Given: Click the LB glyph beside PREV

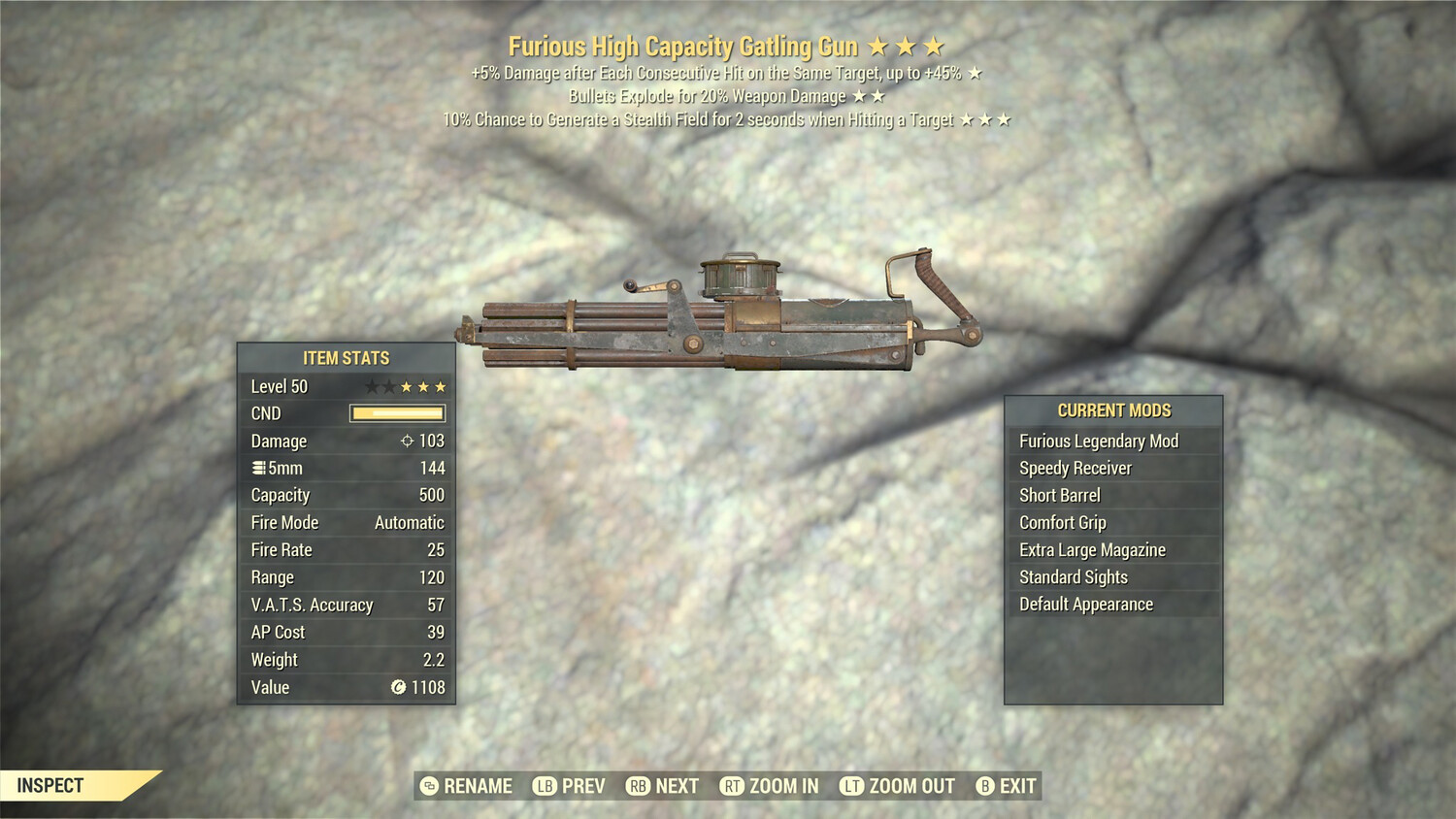Looking at the screenshot, I should (544, 786).
